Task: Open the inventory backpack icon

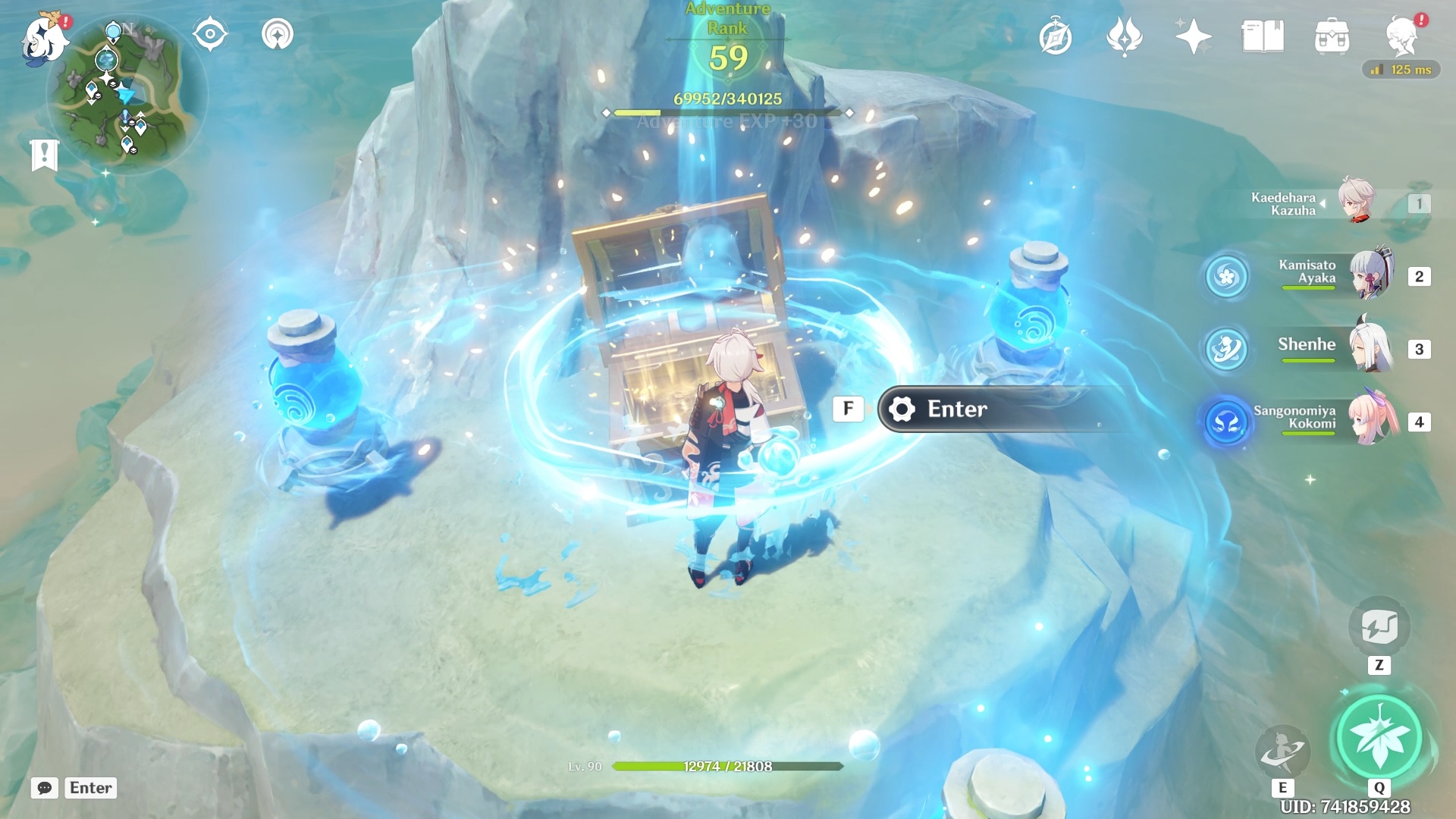Action: pos(1332,36)
